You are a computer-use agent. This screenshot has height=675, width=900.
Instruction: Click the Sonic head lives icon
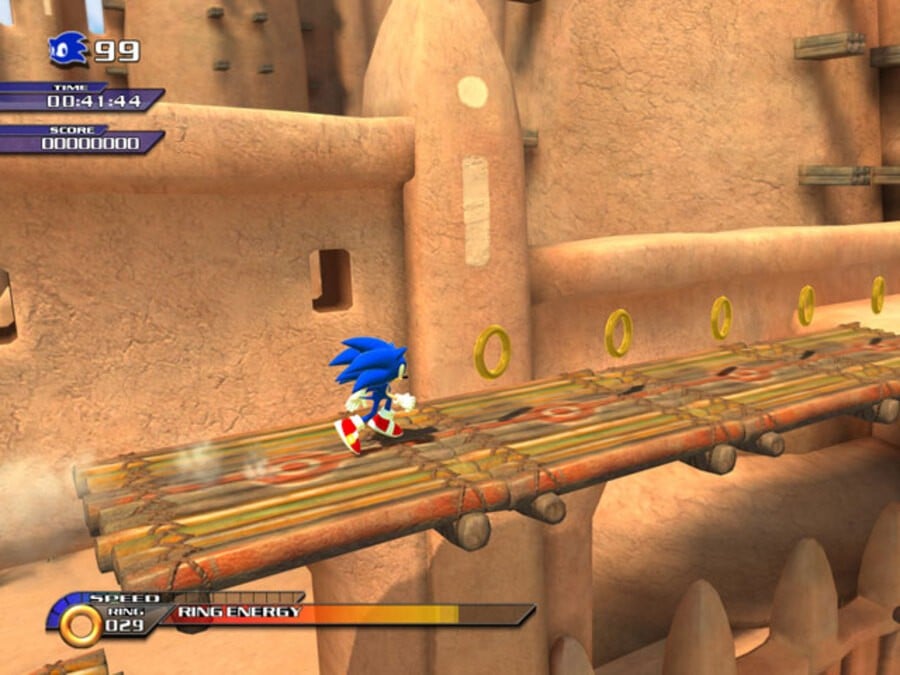[x=68, y=48]
